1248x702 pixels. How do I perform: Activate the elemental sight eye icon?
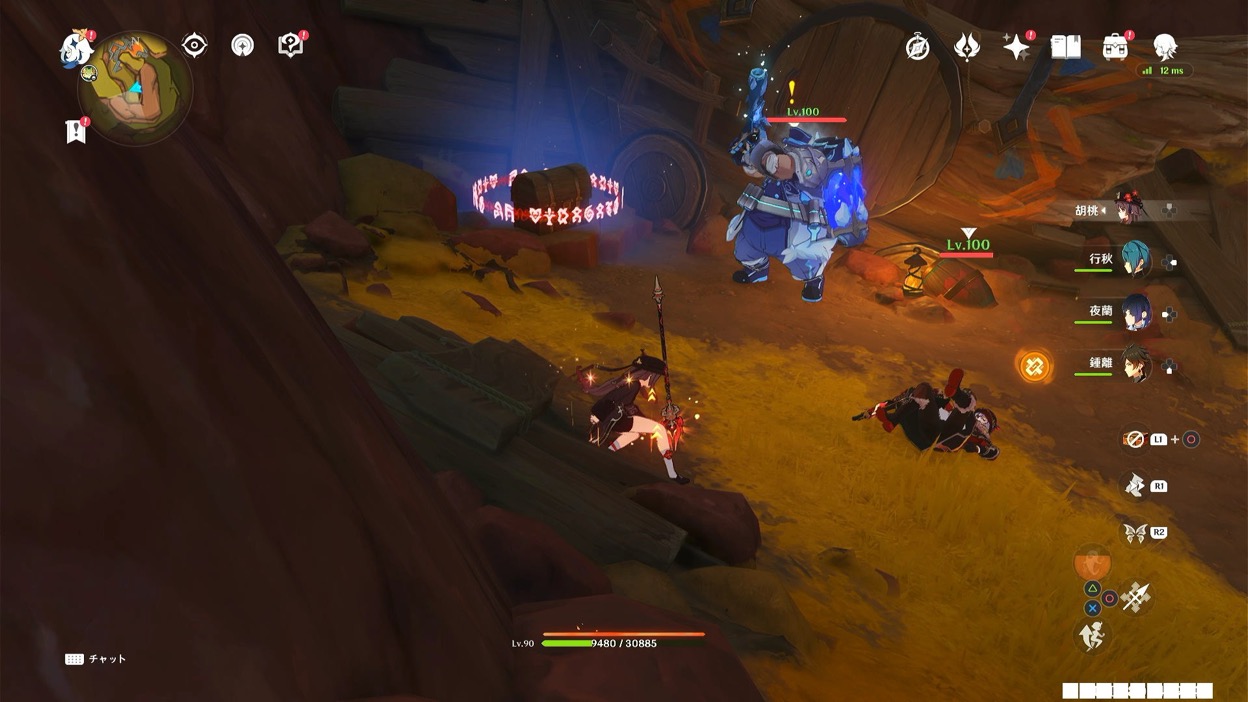[194, 45]
